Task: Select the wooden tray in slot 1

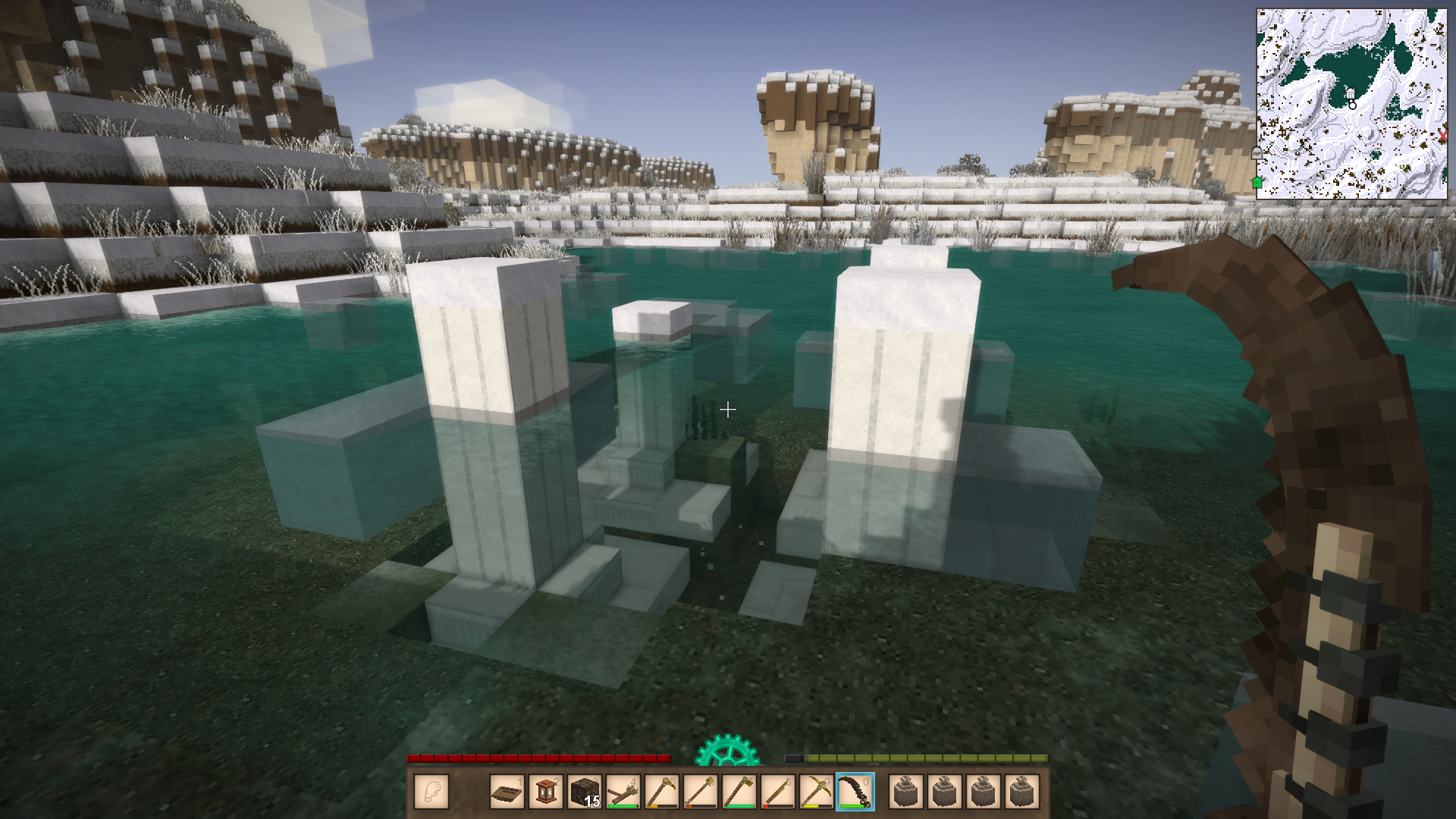Action: click(507, 792)
